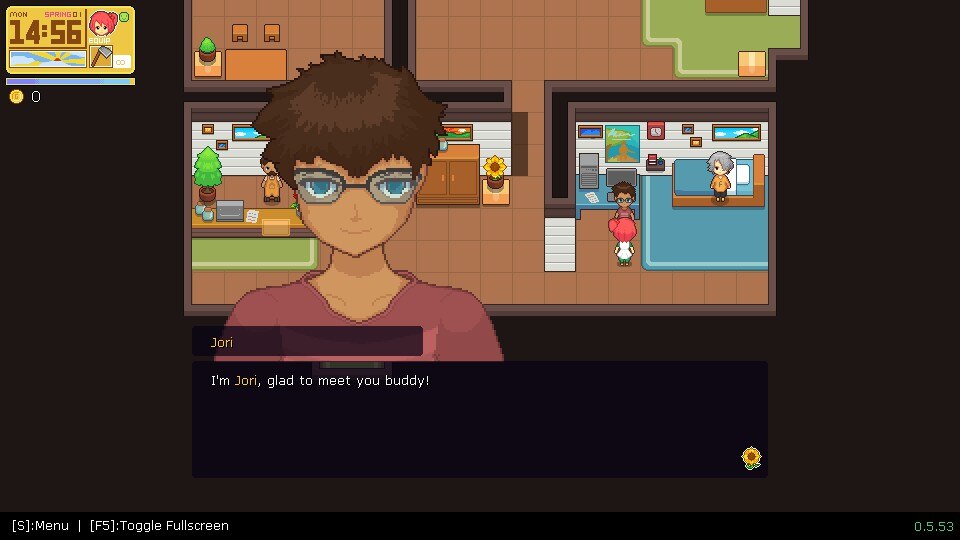Open the red-haired player portrait
This screenshot has height=540, width=960.
coord(101,25)
